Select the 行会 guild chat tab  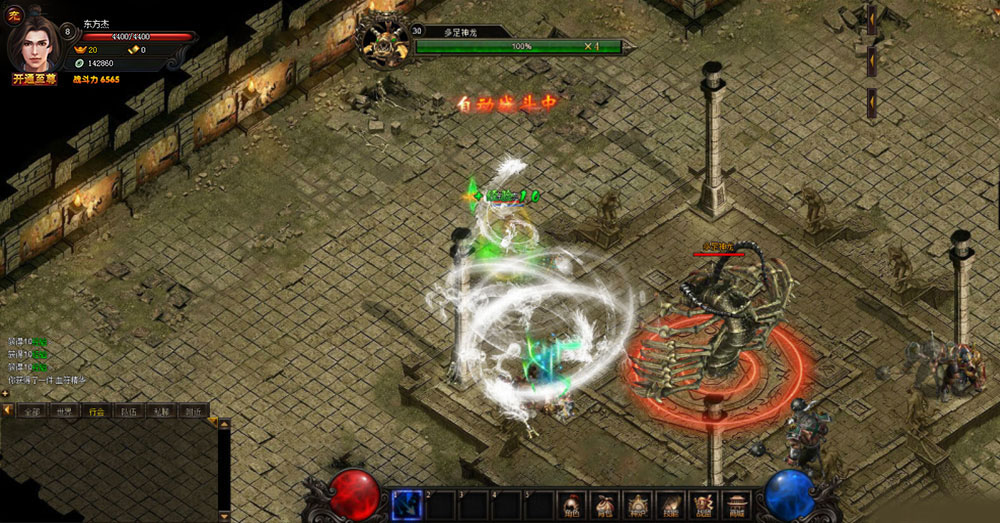[96, 411]
